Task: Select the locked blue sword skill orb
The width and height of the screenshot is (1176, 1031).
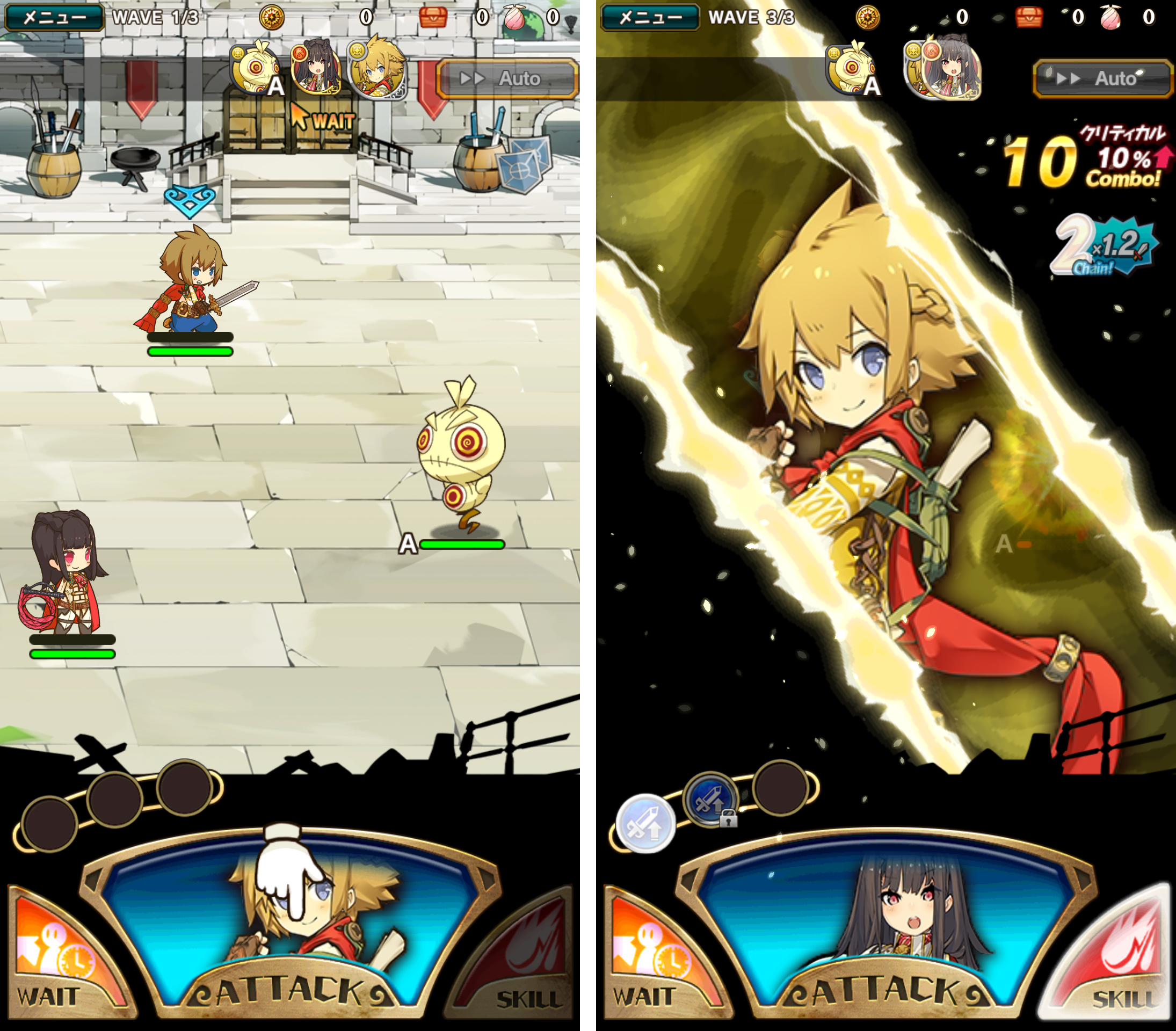Action: coord(711,800)
